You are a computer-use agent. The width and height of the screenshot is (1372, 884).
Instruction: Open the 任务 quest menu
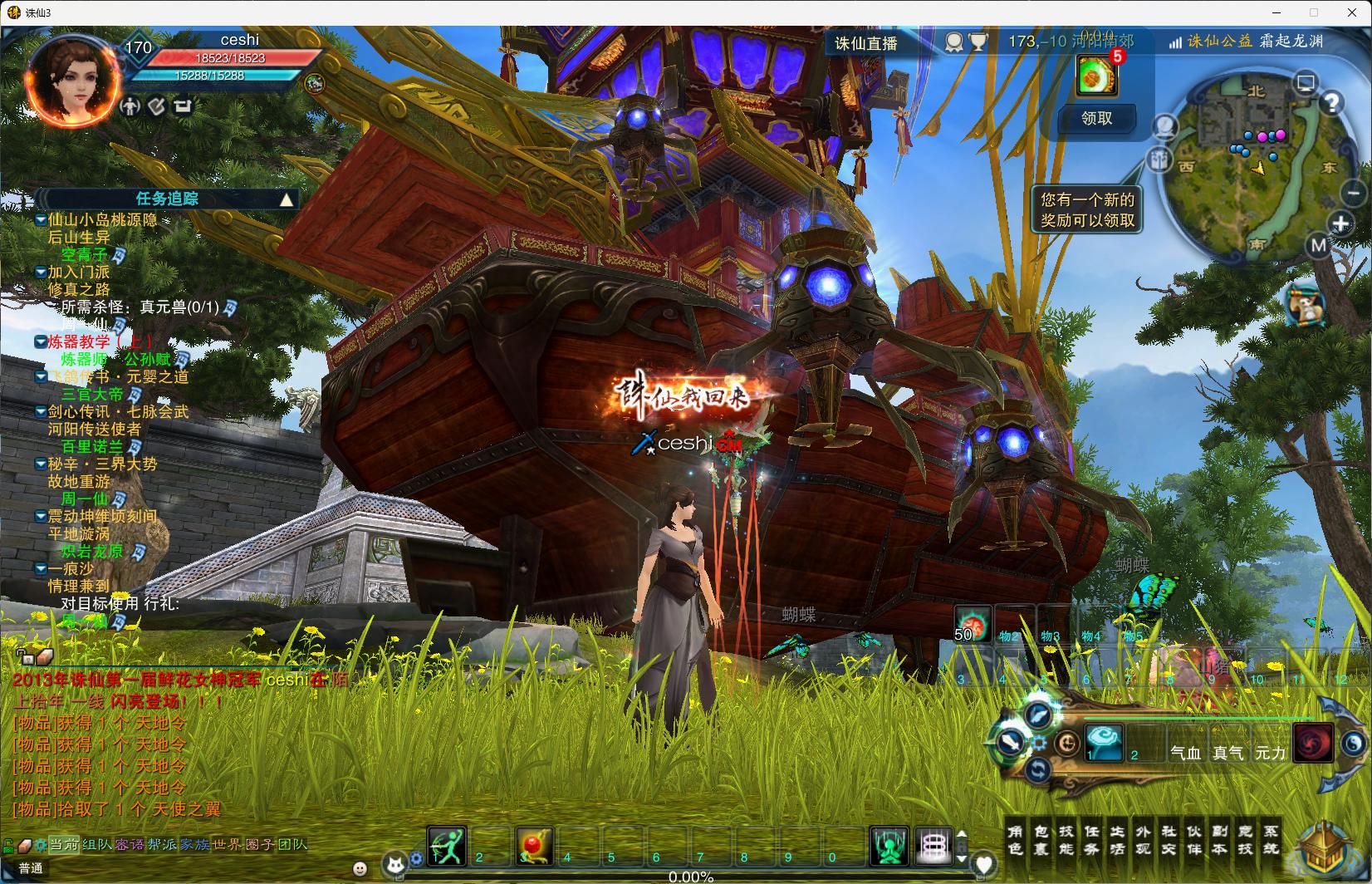[x=1092, y=839]
